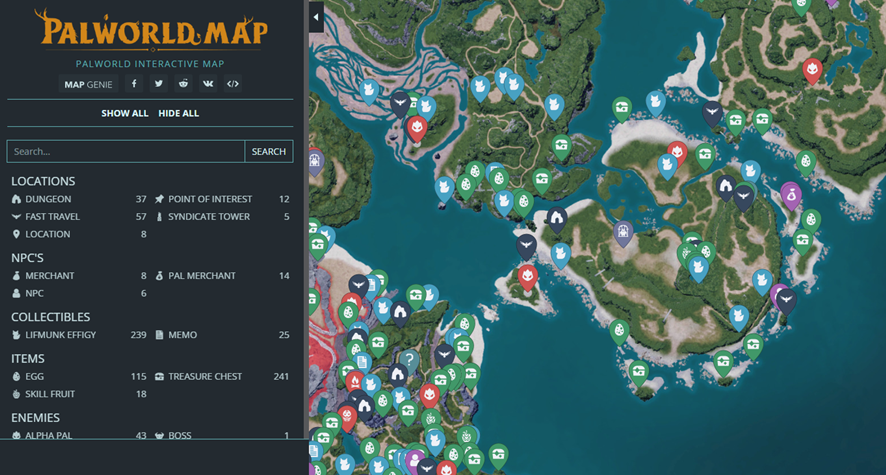Toggle Lifmunk Effigy collectibles
The image size is (886, 475).
coord(60,334)
